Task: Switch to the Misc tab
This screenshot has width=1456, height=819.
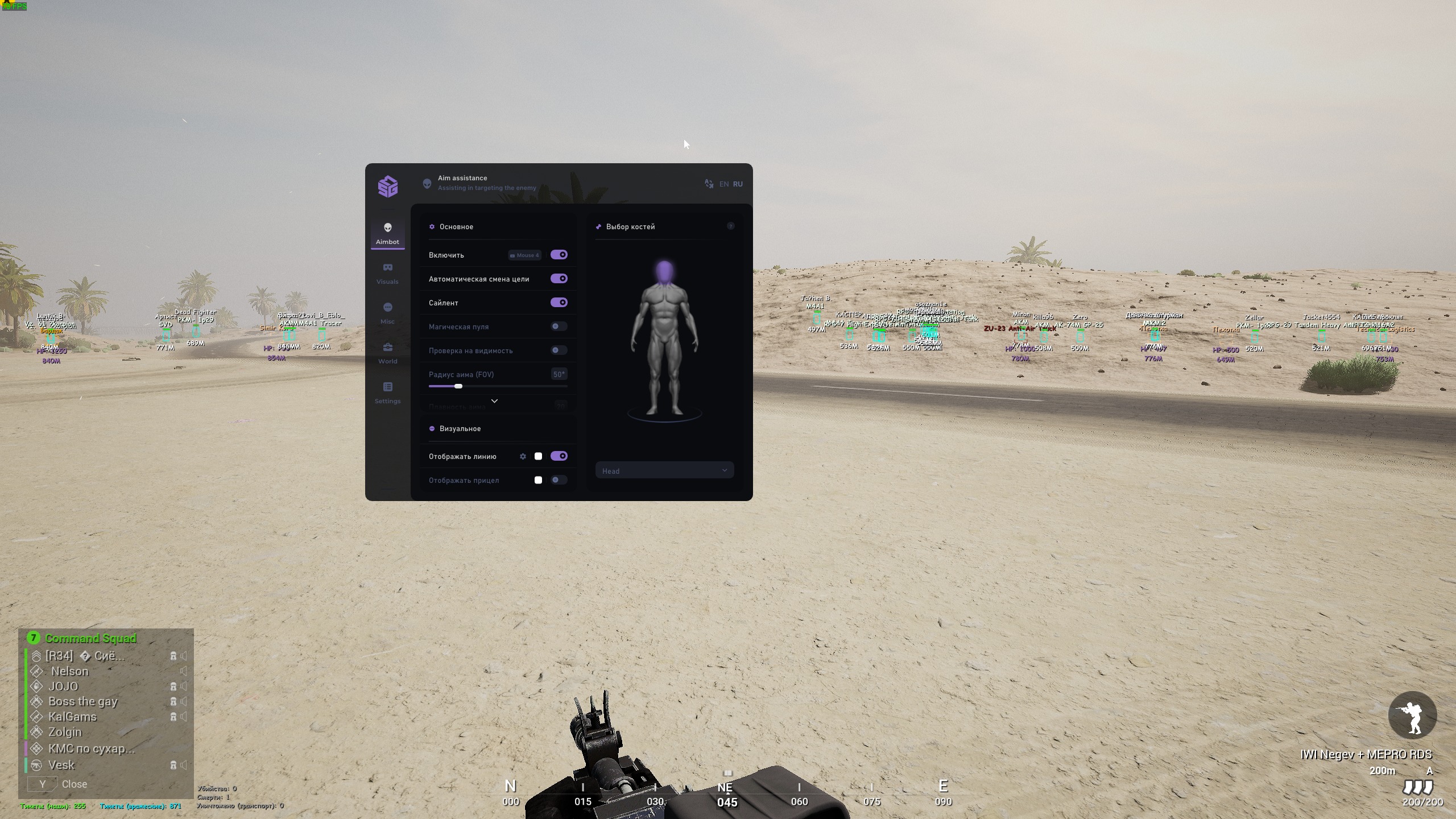Action: 387,313
